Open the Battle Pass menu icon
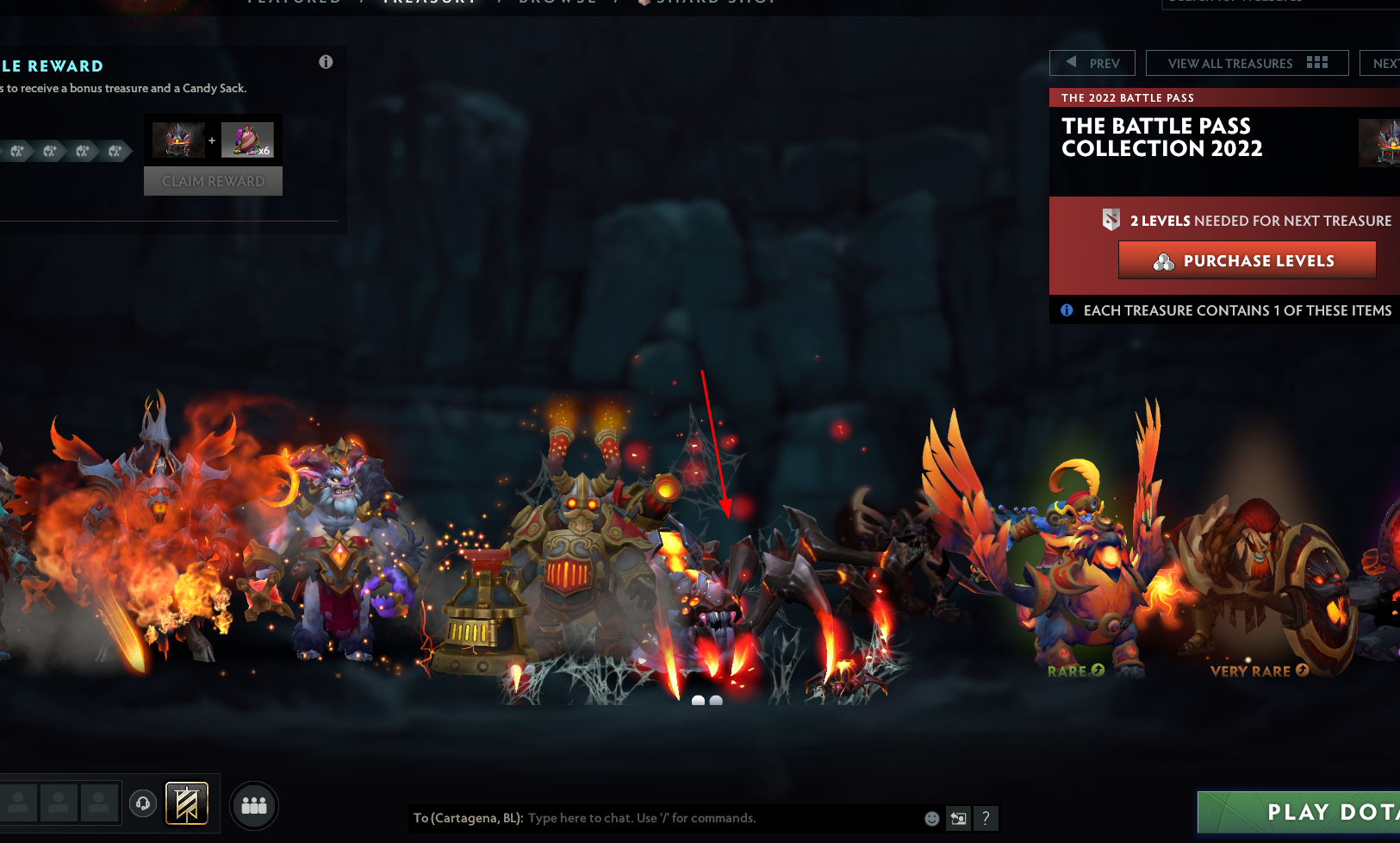This screenshot has height=843, width=1400. click(188, 803)
